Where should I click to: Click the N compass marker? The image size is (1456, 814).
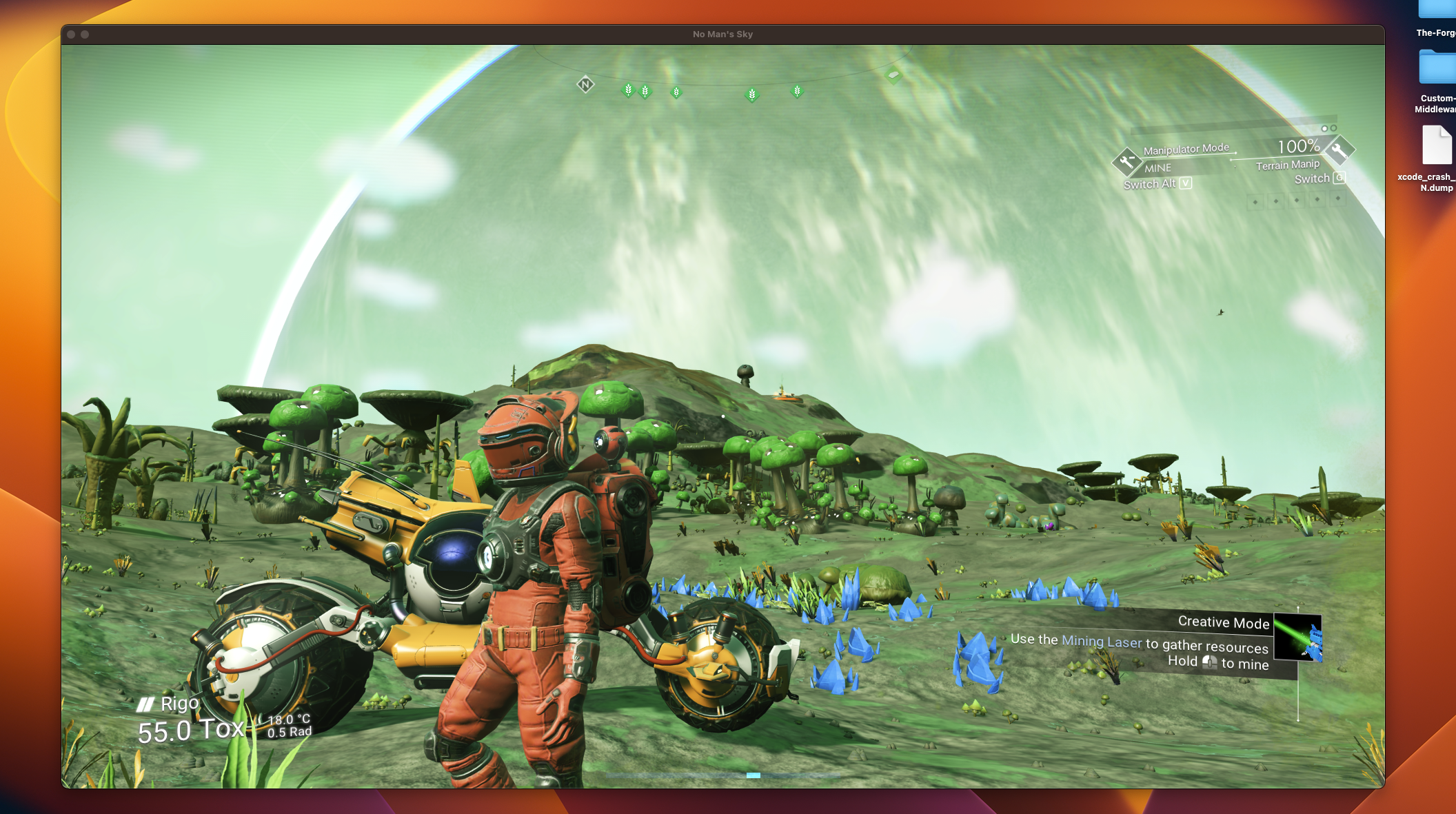coord(586,84)
